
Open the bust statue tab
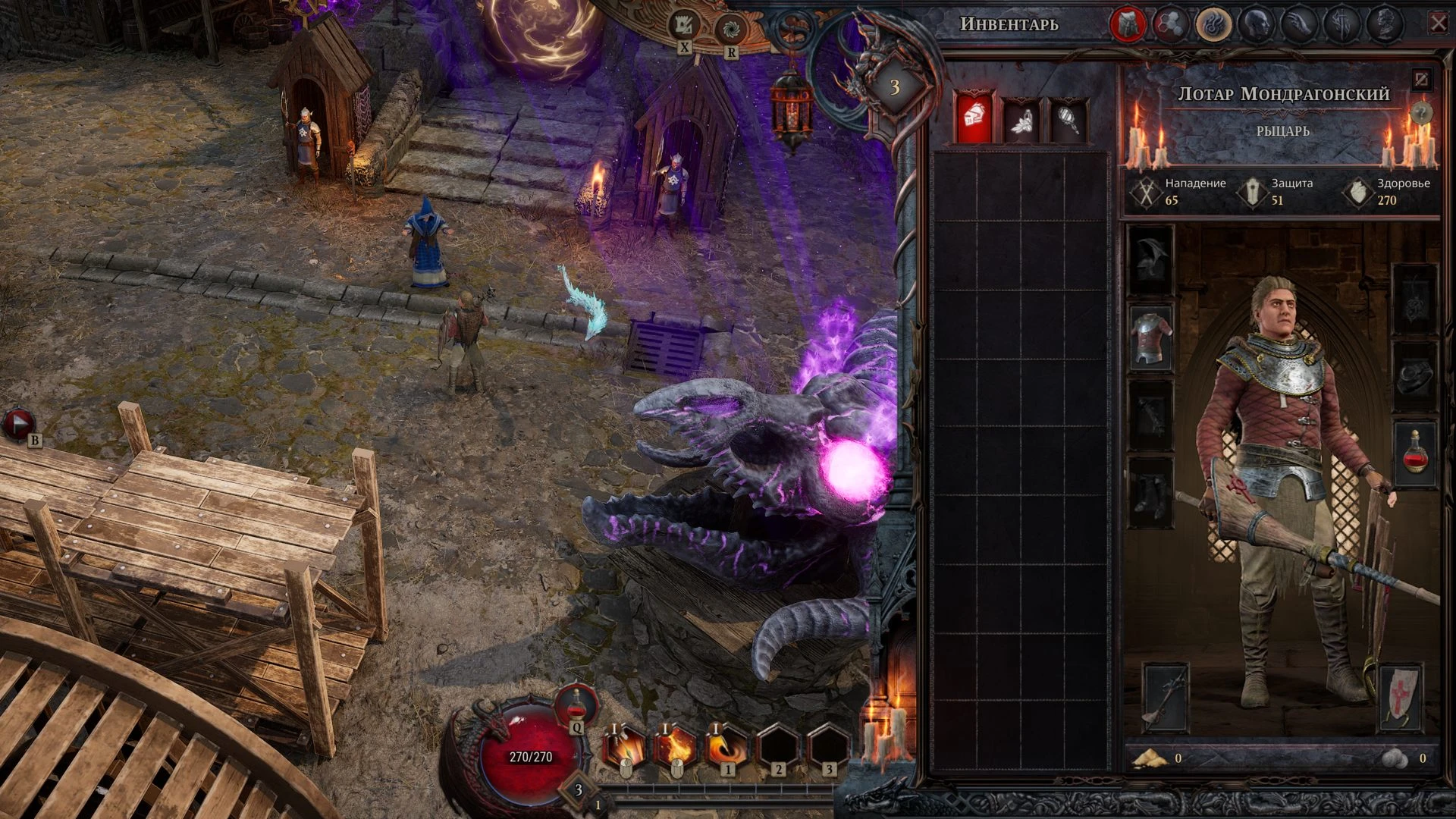coord(1384,24)
